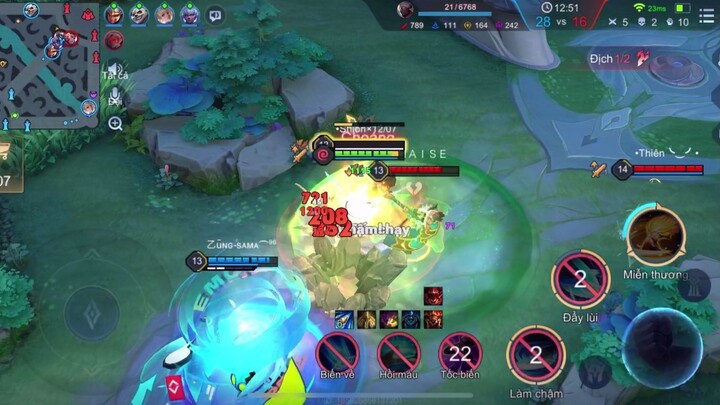
Task: Toggle the speaker voice channel icon
Action: tap(115, 67)
